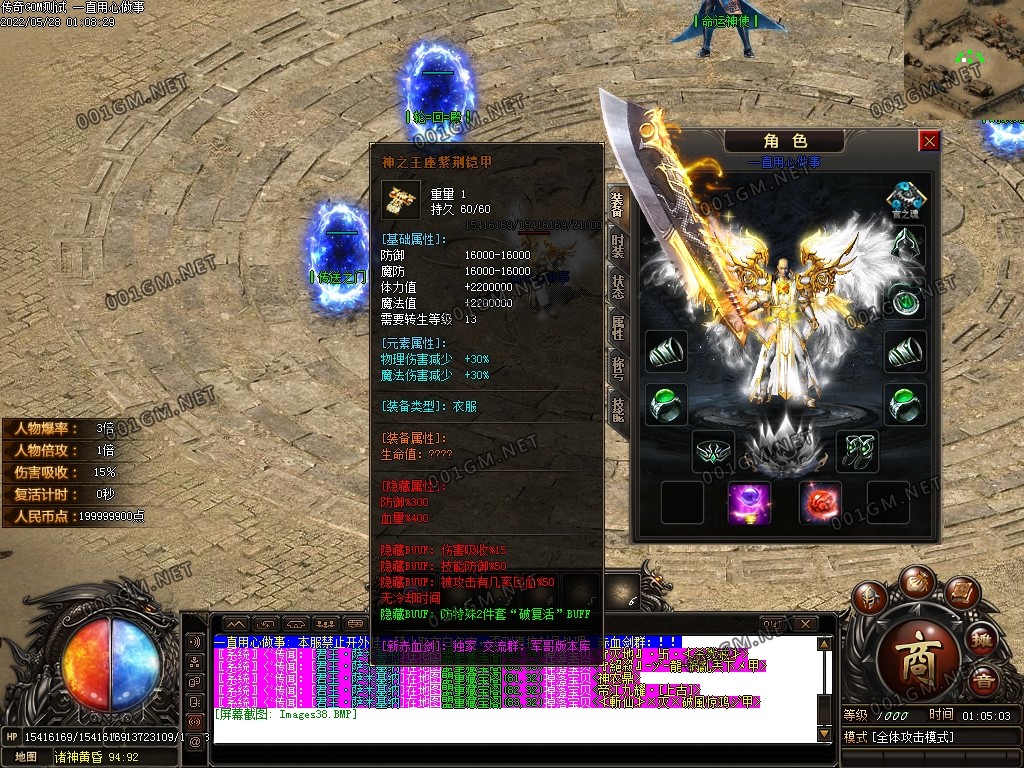Select the 装备 (equipment) tab

[x=617, y=205]
